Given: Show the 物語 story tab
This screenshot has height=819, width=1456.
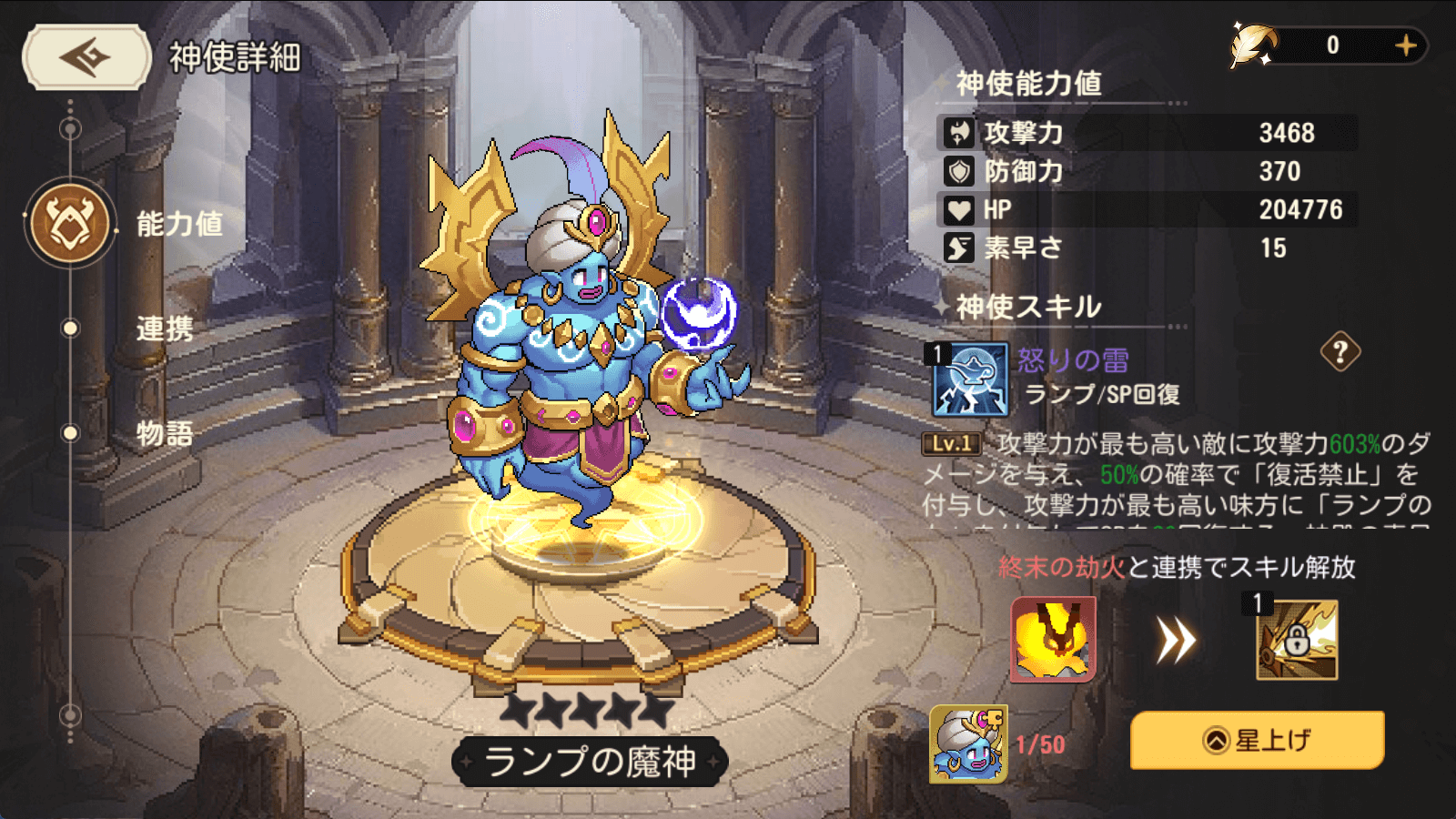Looking at the screenshot, I should (165, 433).
